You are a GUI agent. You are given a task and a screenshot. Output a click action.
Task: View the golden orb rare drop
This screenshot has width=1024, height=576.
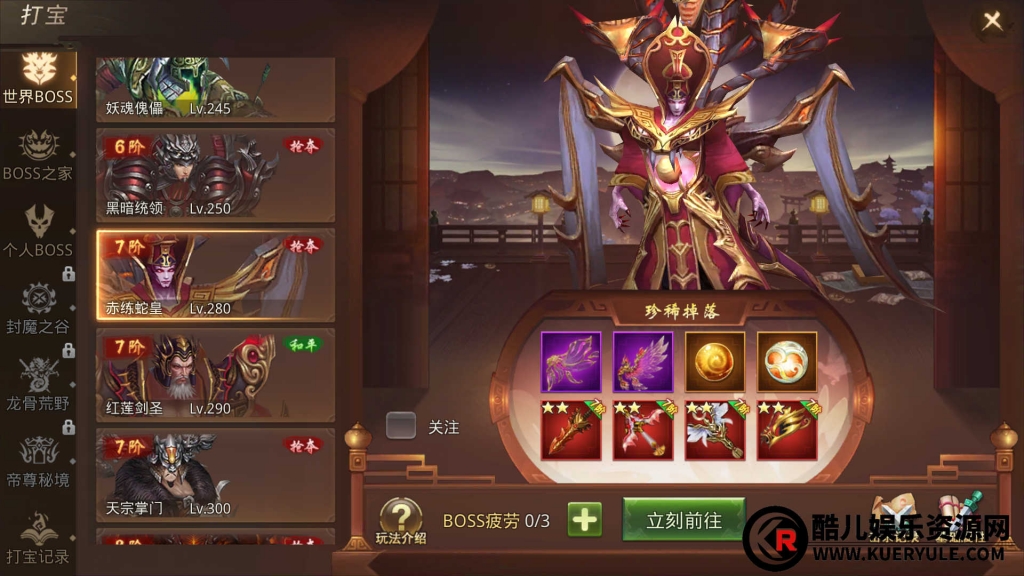715,361
